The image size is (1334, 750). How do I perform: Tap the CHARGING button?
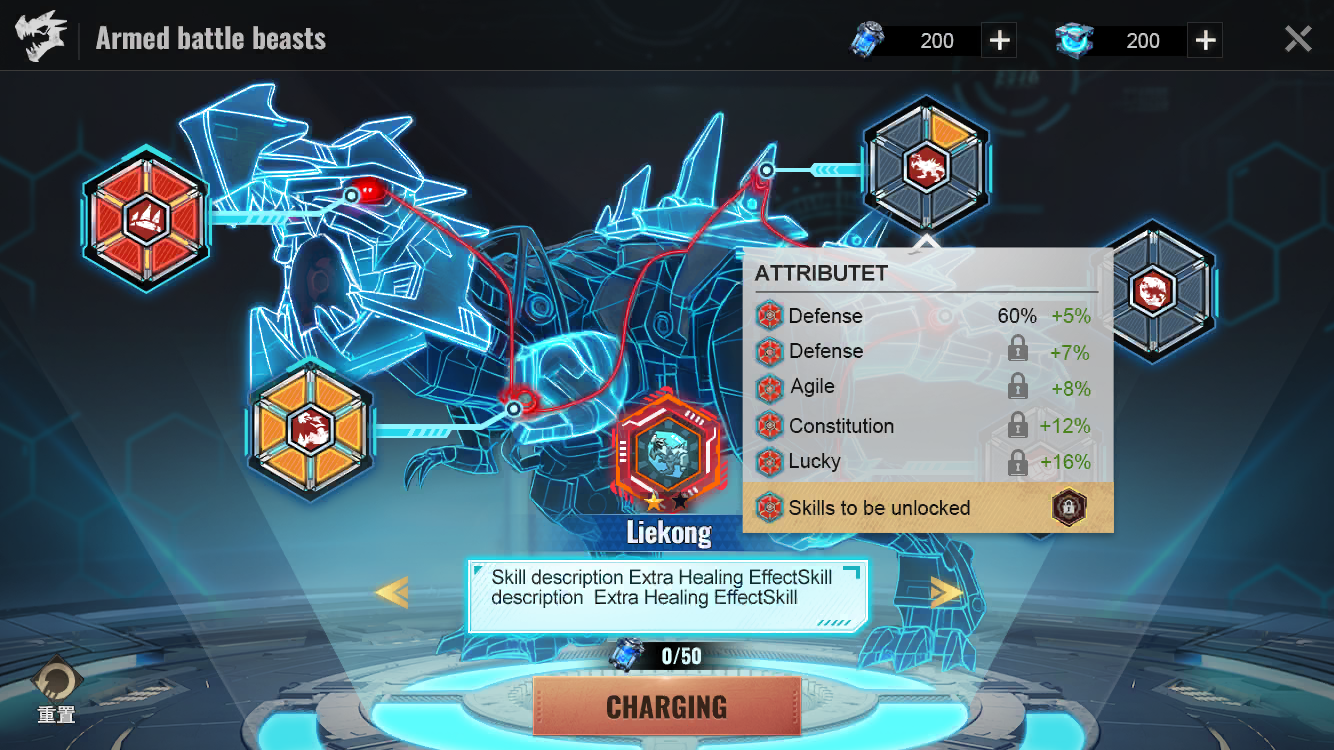(x=667, y=706)
